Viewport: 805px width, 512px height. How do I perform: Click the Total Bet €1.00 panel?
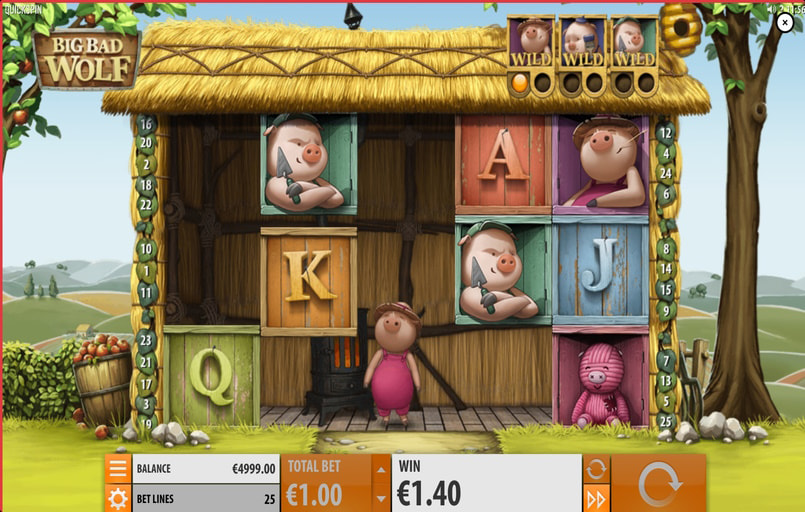tap(327, 484)
